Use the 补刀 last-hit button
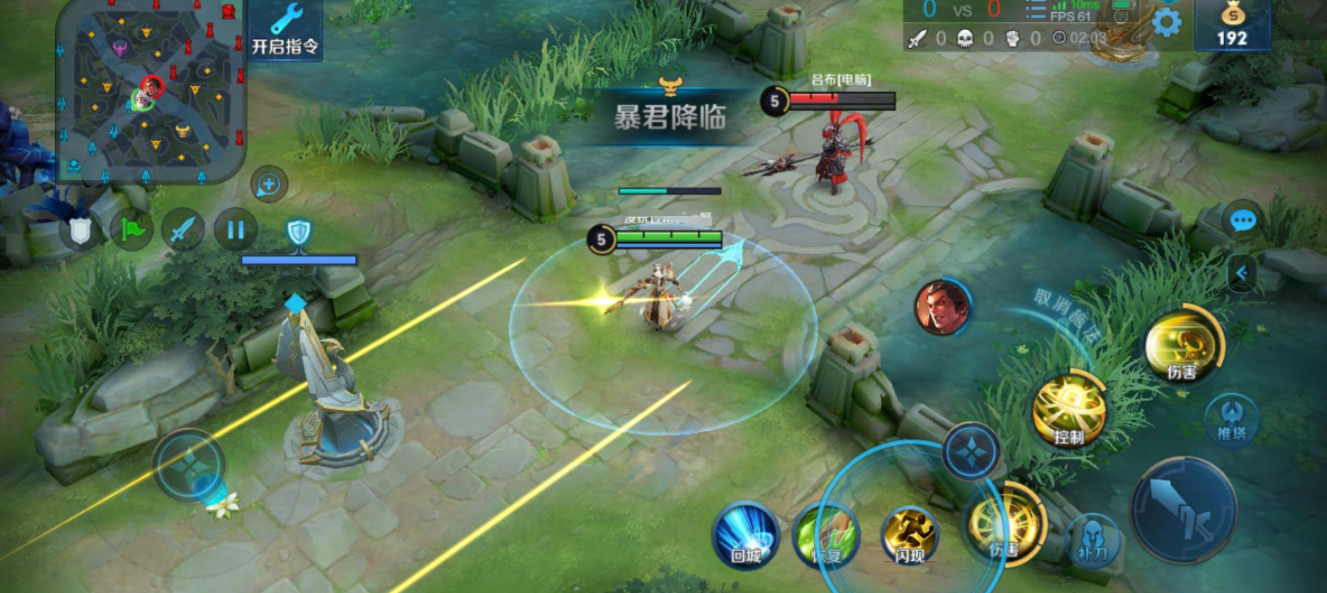1327x593 pixels. tap(1094, 541)
